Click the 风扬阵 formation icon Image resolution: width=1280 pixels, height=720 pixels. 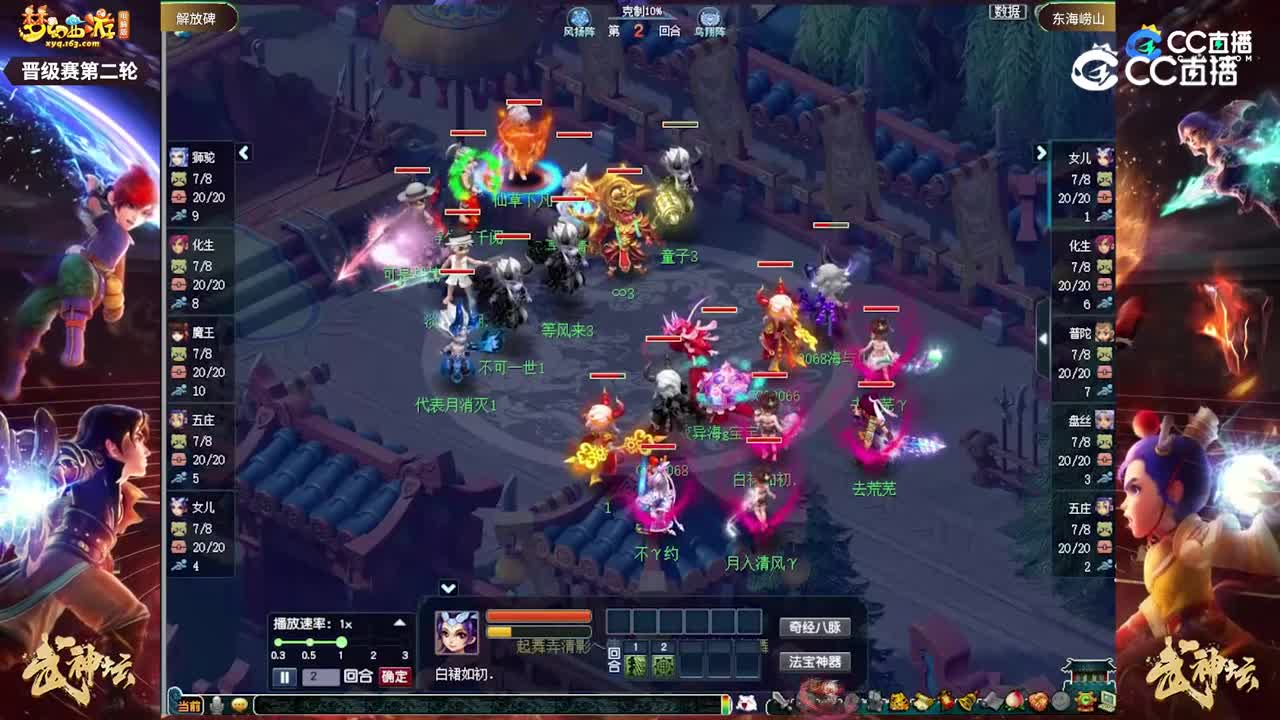pos(578,16)
